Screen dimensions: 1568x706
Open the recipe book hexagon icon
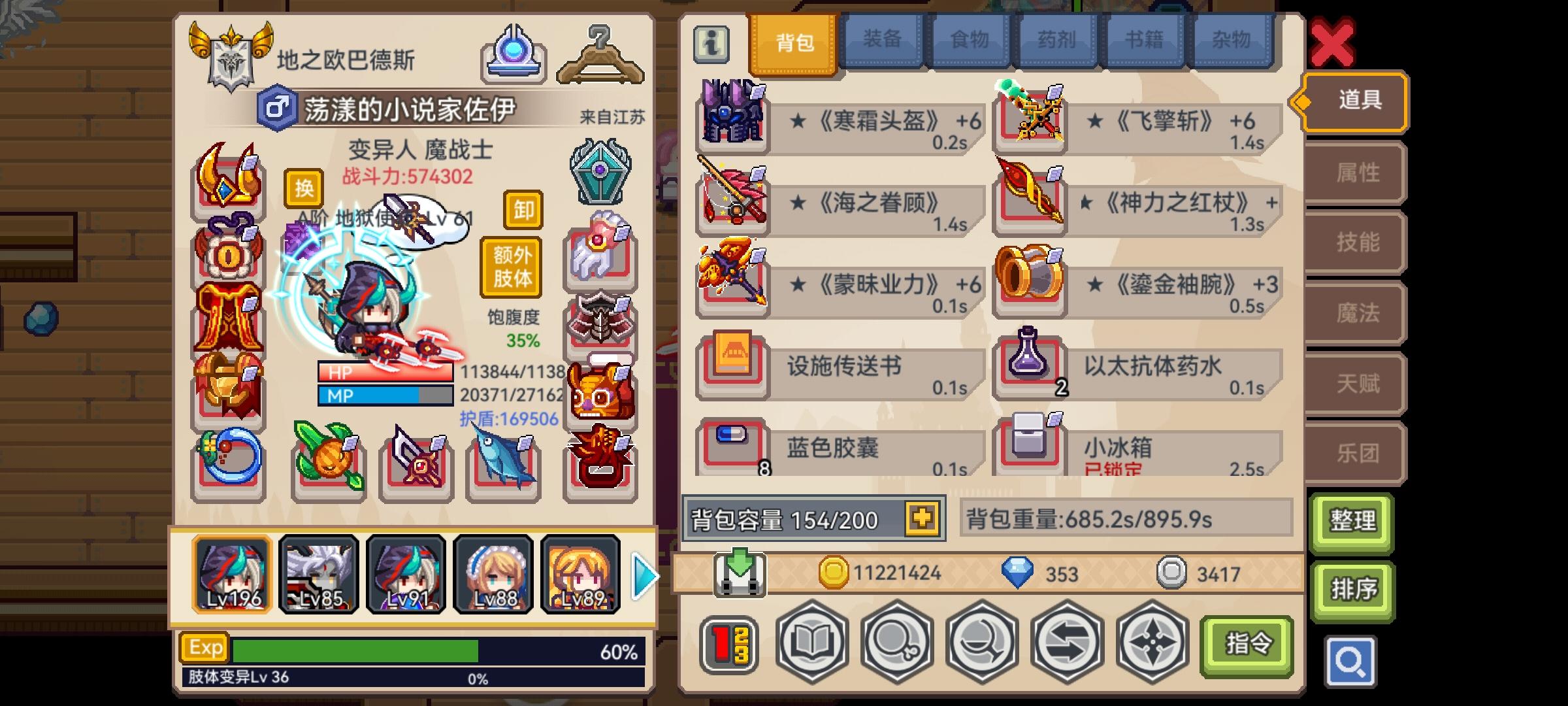[811, 644]
